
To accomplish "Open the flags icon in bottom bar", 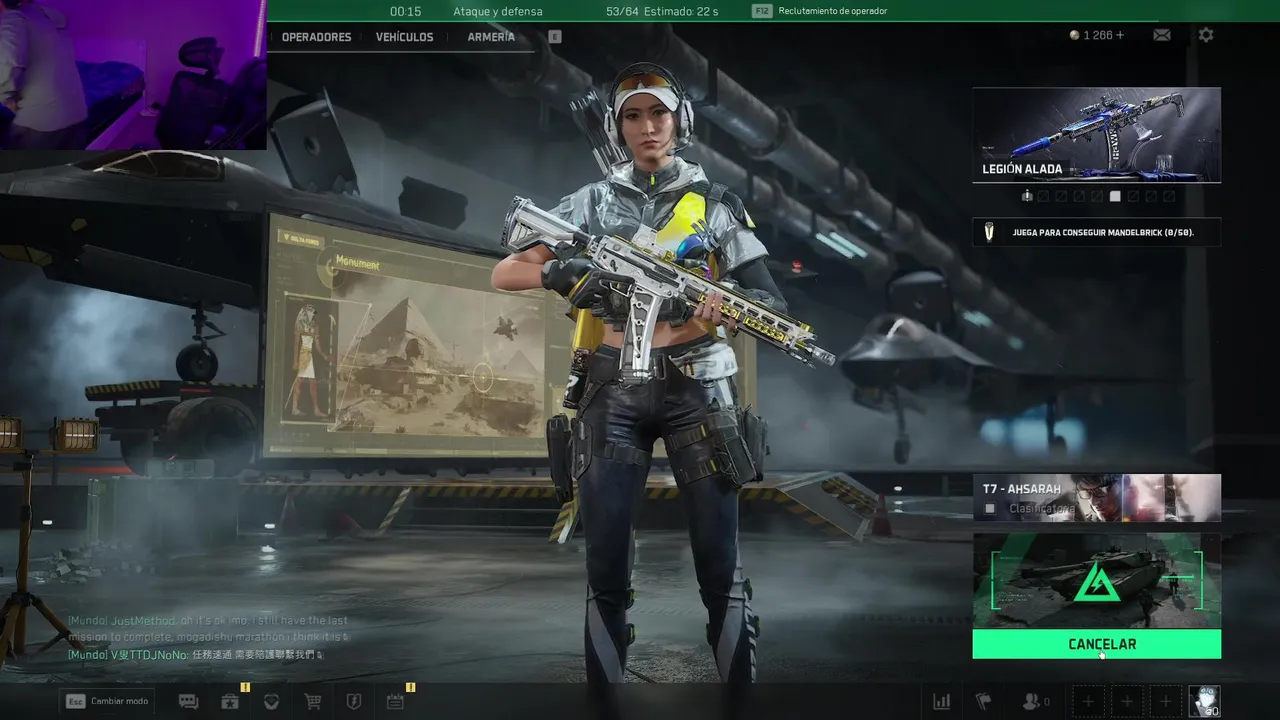I will [983, 702].
